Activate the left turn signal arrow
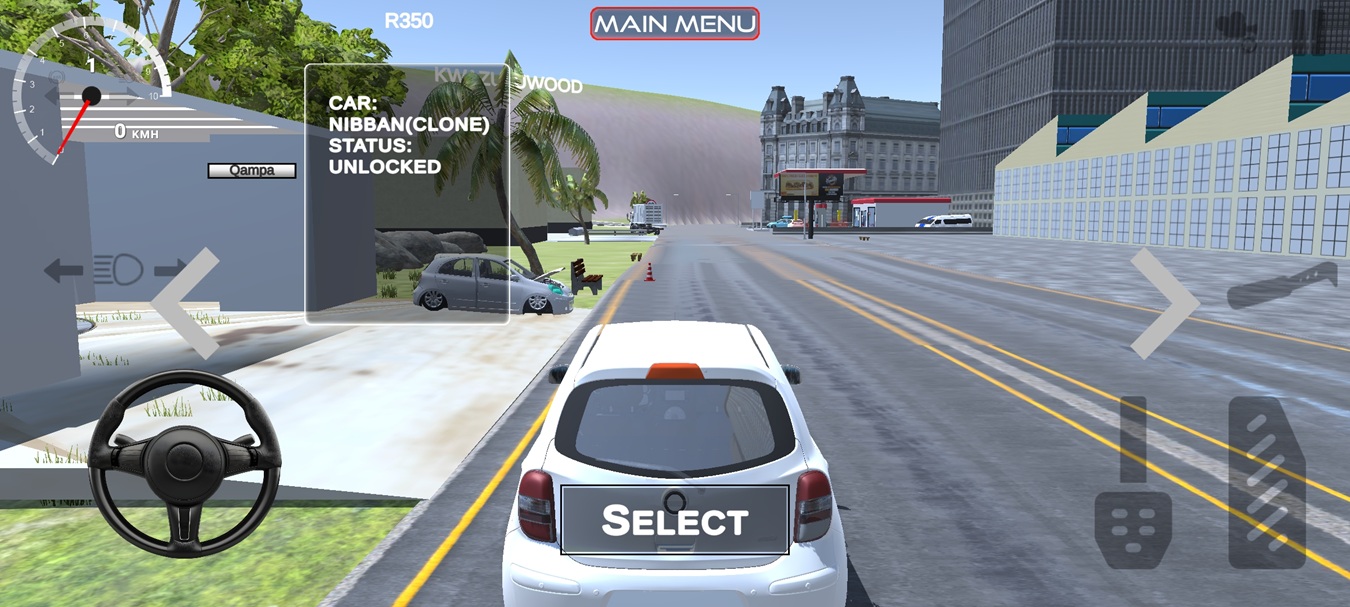The height and width of the screenshot is (607, 1350). pyautogui.click(x=63, y=269)
